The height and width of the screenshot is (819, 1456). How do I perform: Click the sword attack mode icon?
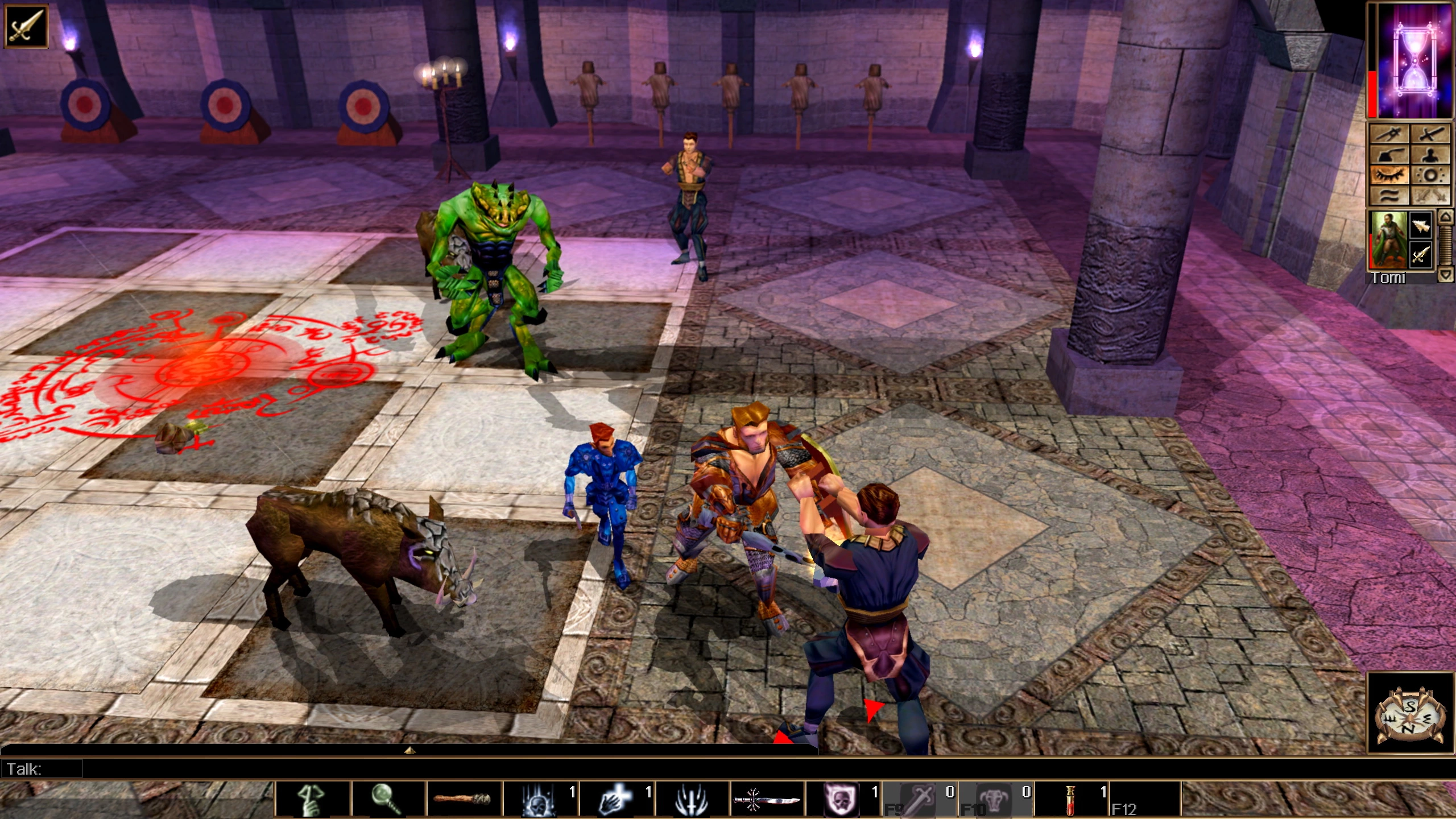tap(26, 26)
